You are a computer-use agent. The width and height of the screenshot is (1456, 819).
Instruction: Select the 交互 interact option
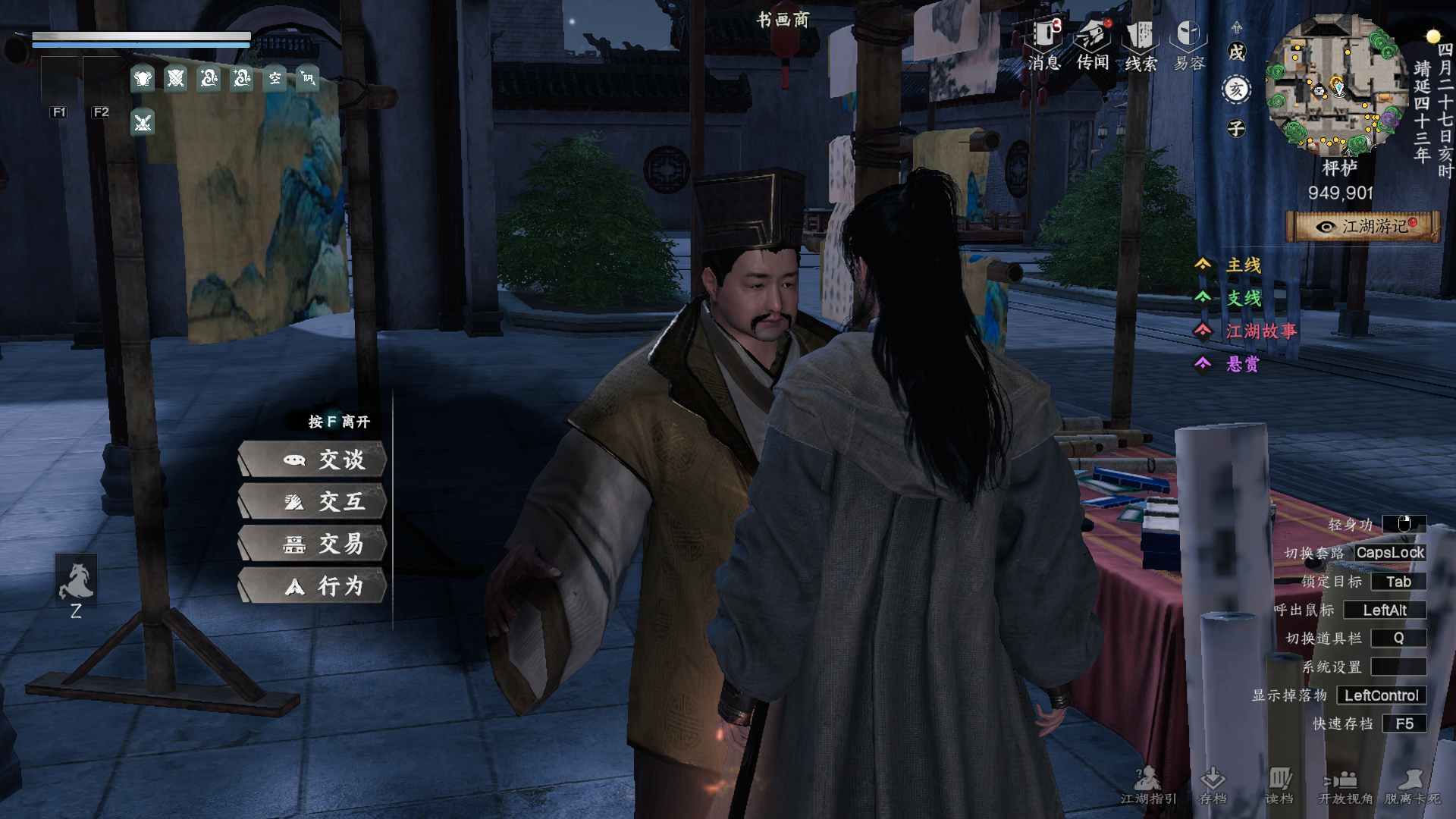pyautogui.click(x=312, y=501)
